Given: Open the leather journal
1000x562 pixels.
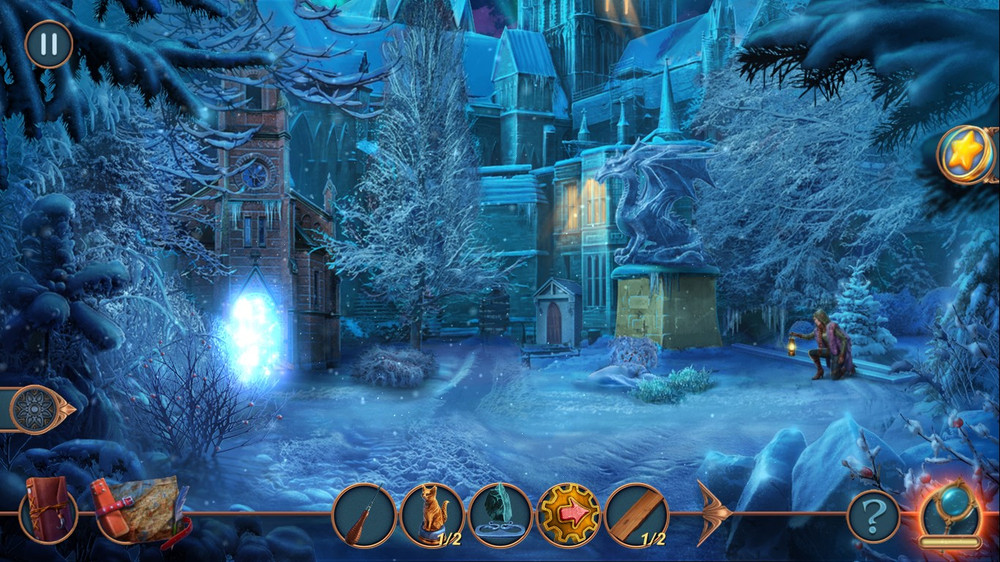Looking at the screenshot, I should pos(48,509).
